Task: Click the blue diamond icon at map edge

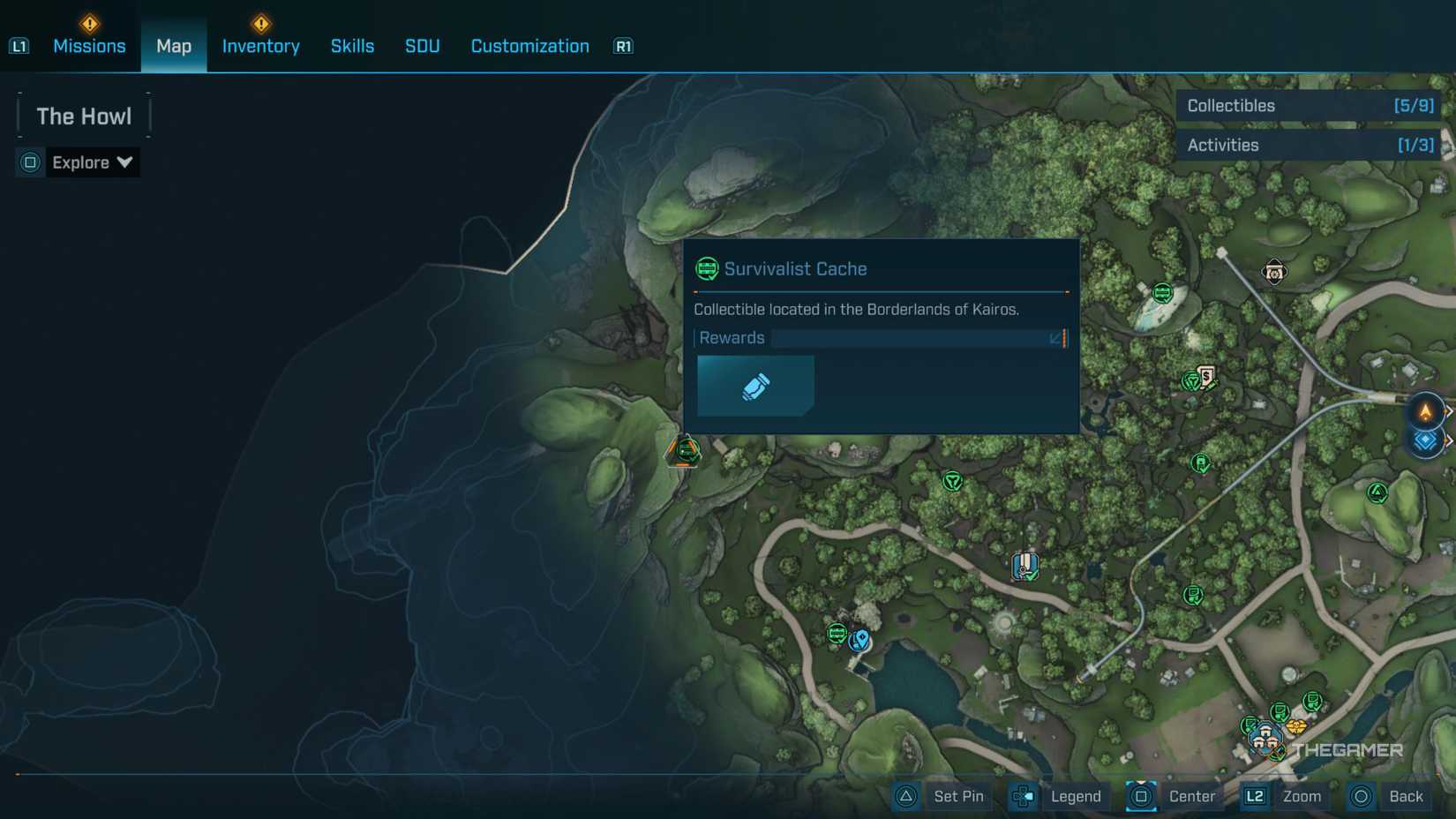Action: (x=1425, y=440)
